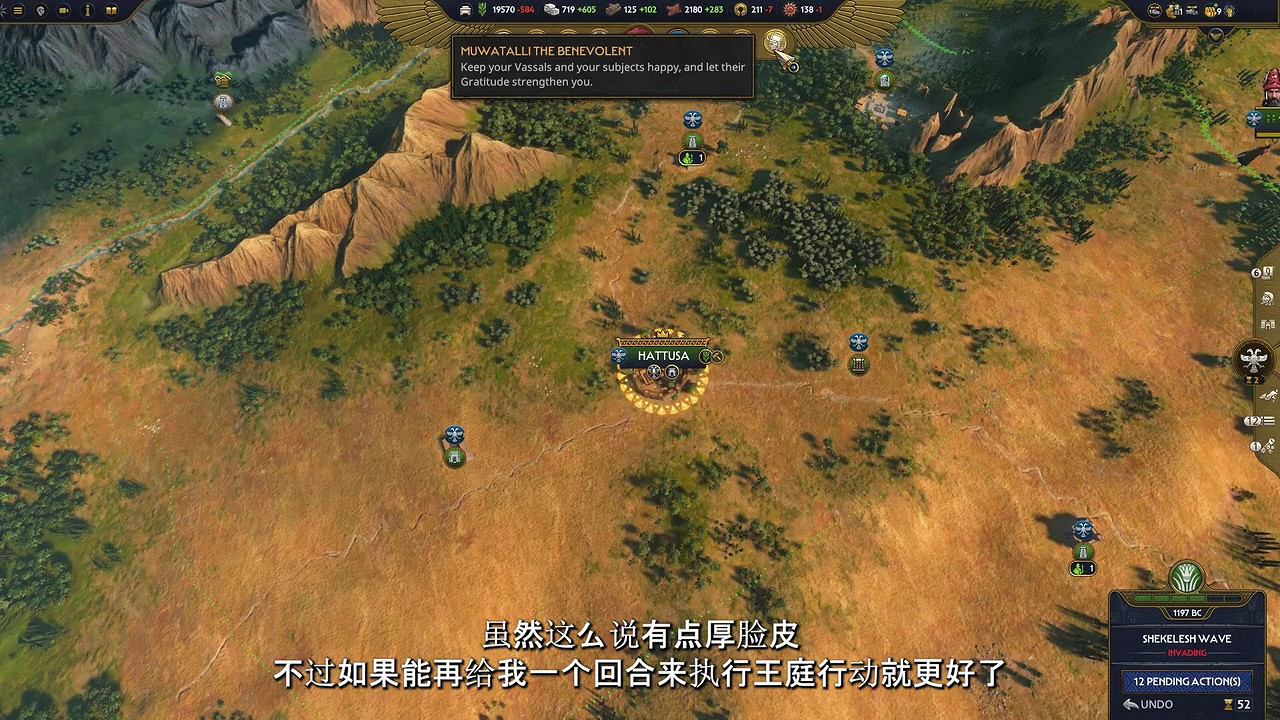
Task: Select the Hattusa settlement banner
Action: coord(663,356)
